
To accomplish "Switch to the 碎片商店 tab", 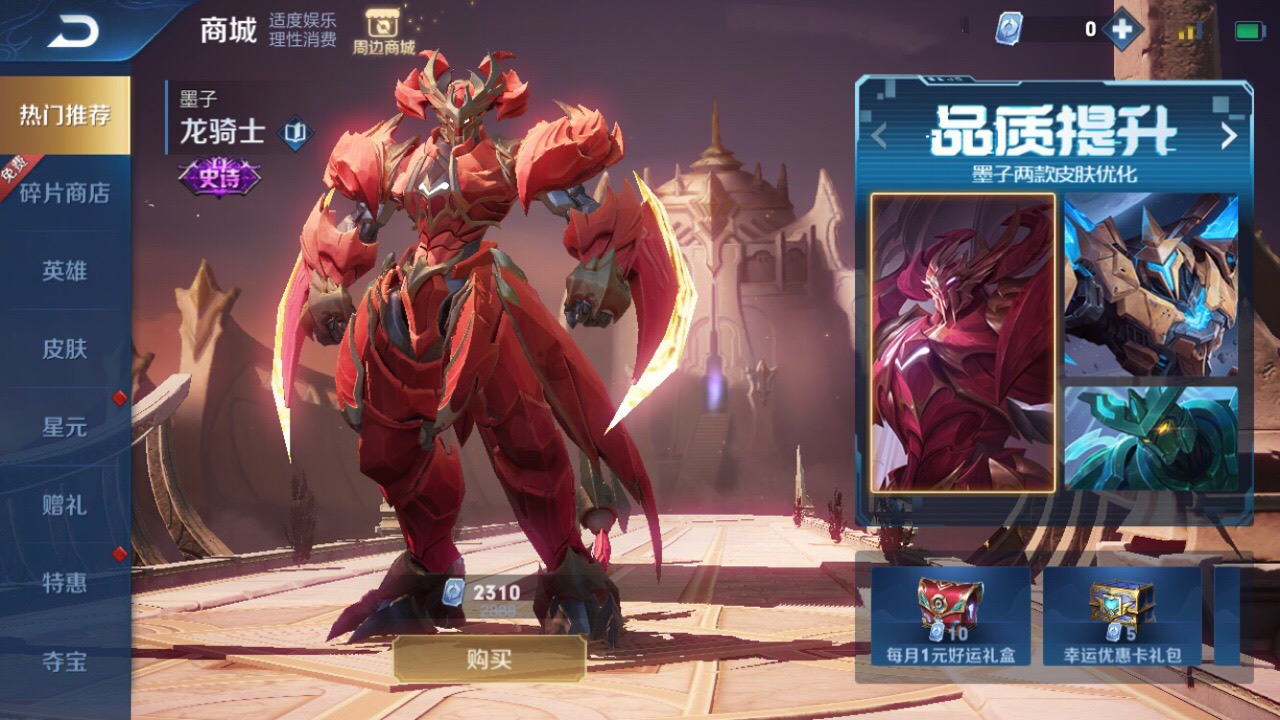I will tap(65, 193).
